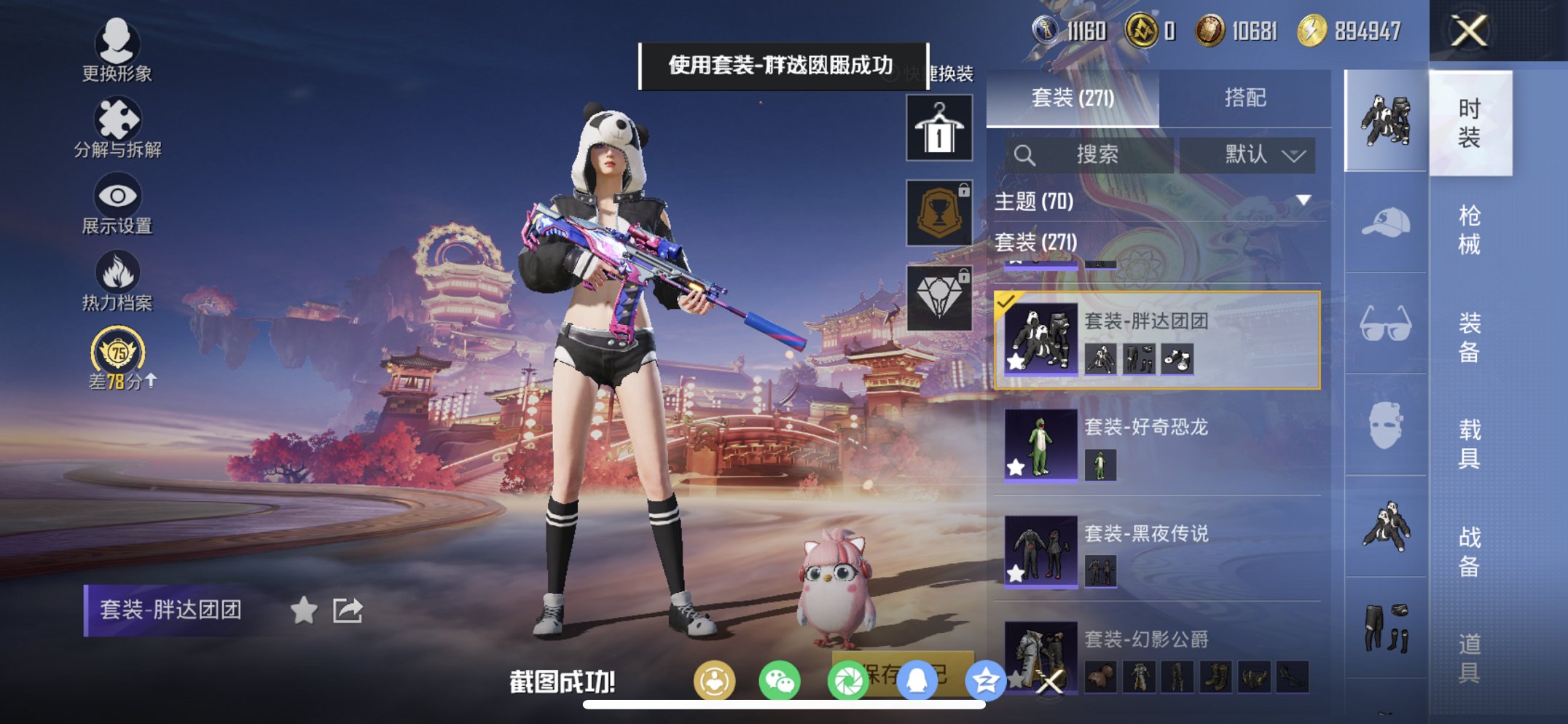Click the share button next to outfit name

point(348,612)
